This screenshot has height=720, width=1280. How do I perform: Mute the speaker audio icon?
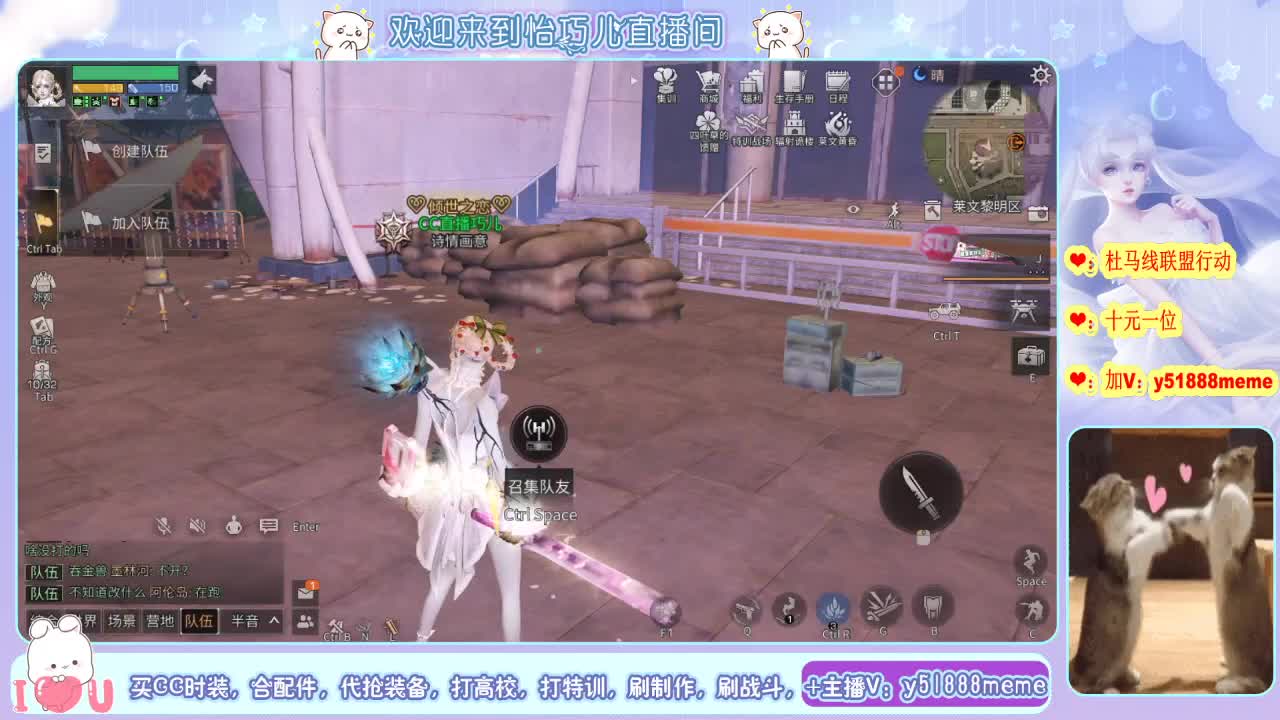tap(198, 525)
